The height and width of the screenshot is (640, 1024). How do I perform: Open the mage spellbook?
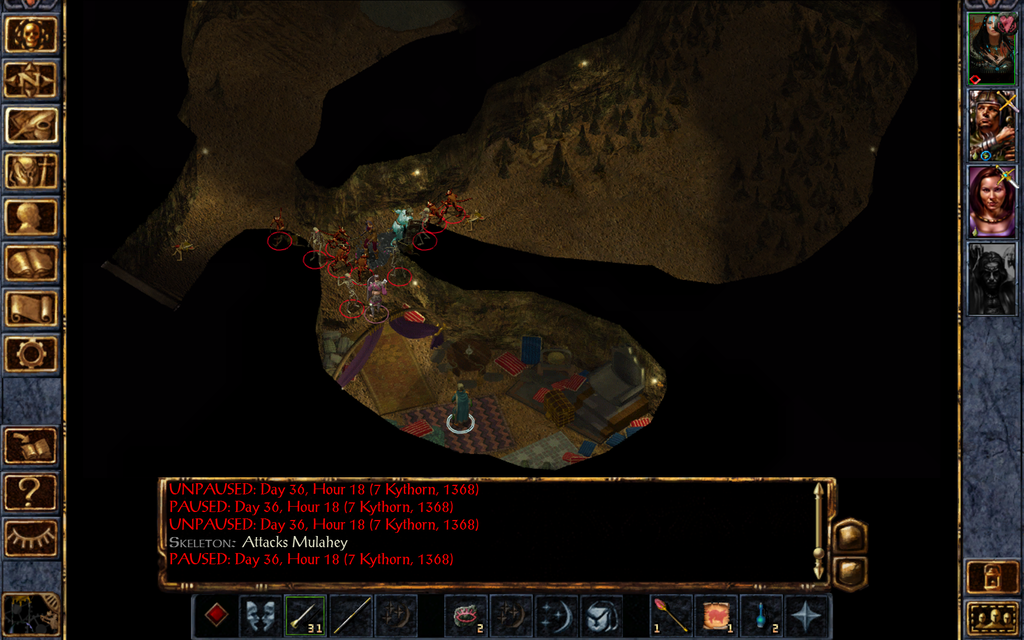tap(31, 263)
